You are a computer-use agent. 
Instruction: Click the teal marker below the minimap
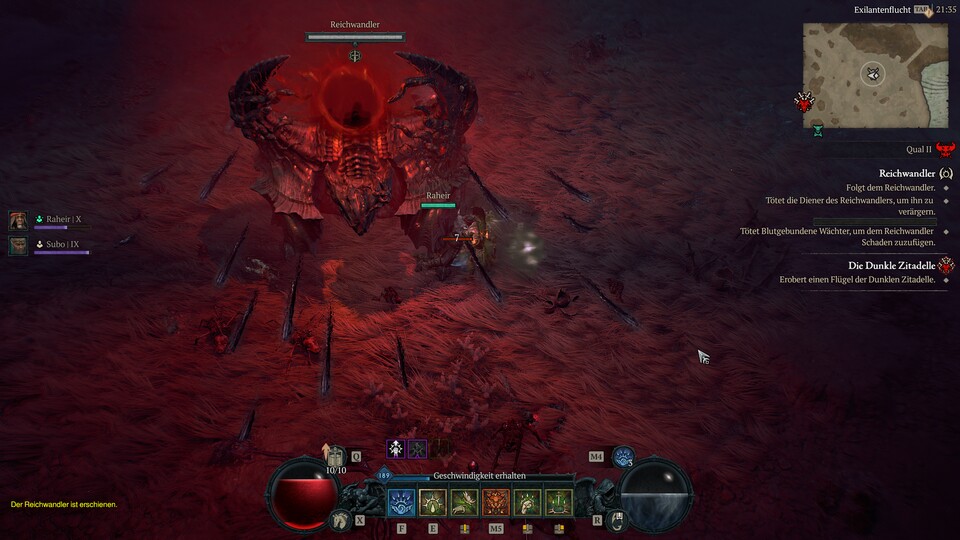pyautogui.click(x=818, y=130)
